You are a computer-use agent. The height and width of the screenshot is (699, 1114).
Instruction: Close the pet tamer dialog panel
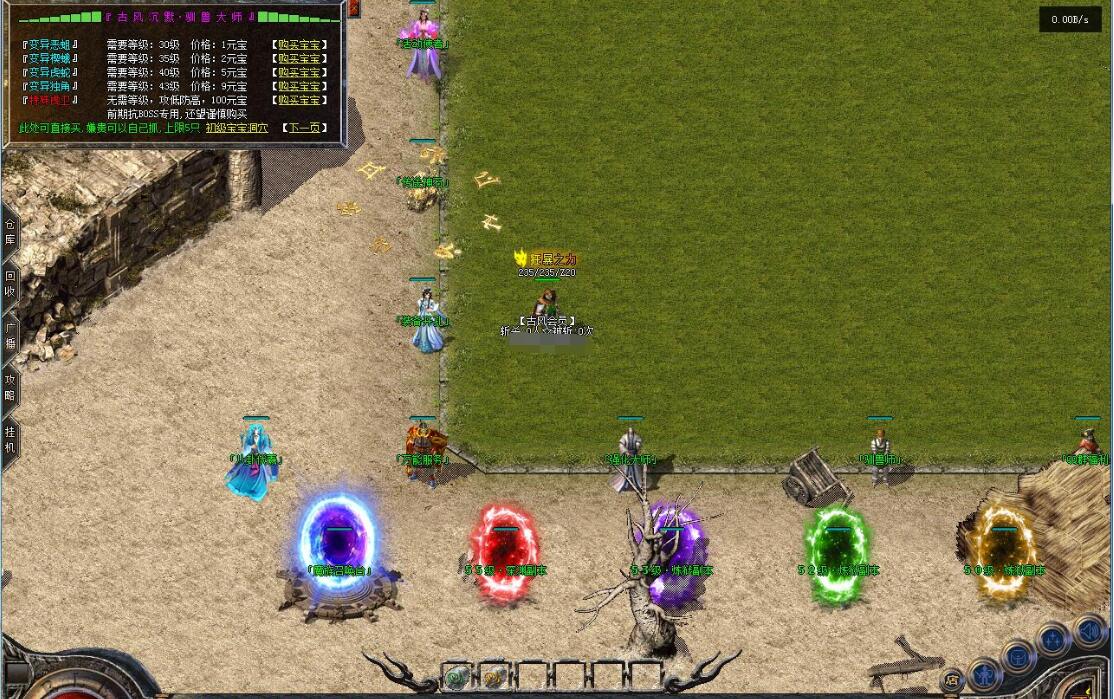click(354, 9)
